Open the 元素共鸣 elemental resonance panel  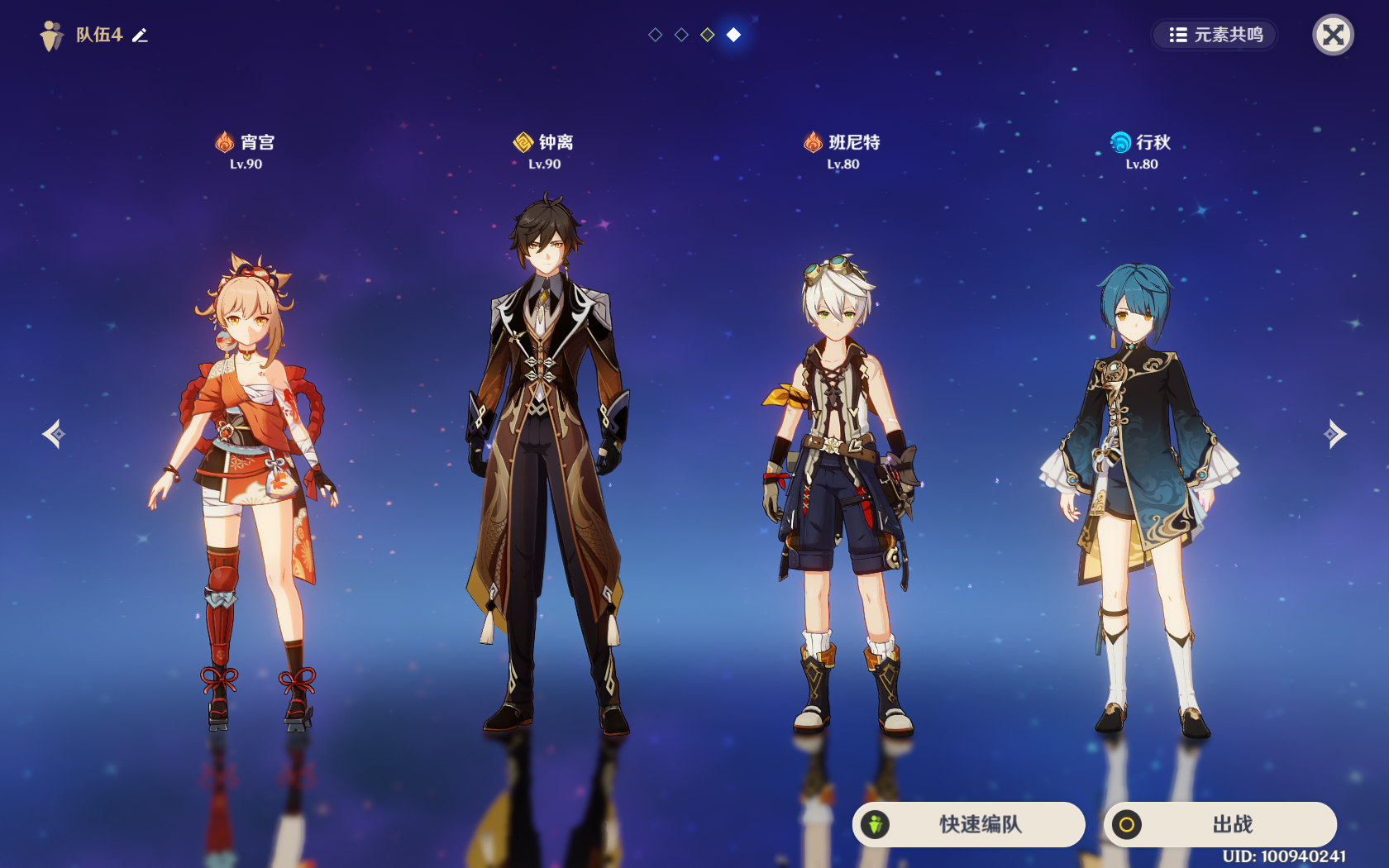1215,35
